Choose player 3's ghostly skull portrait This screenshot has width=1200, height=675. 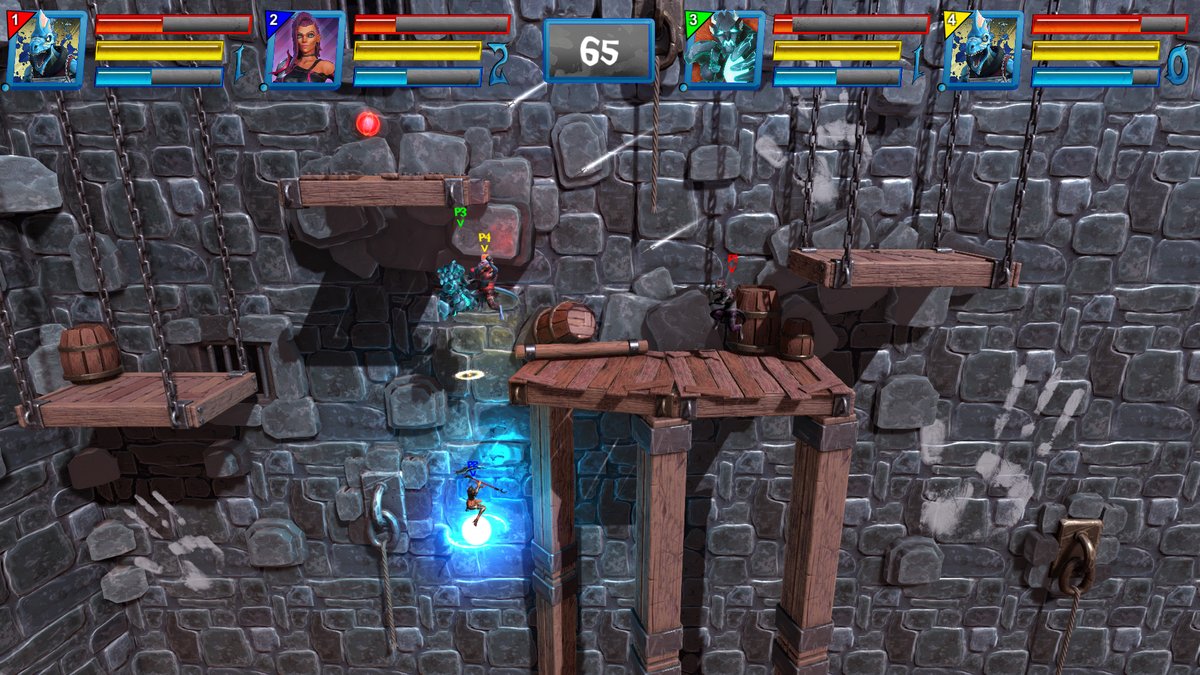[724, 50]
